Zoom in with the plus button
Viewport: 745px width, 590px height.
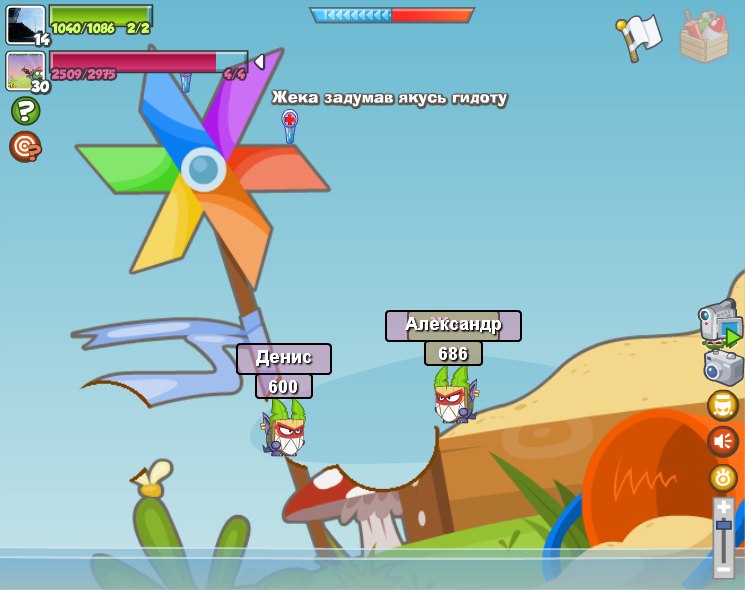pyautogui.click(x=724, y=508)
